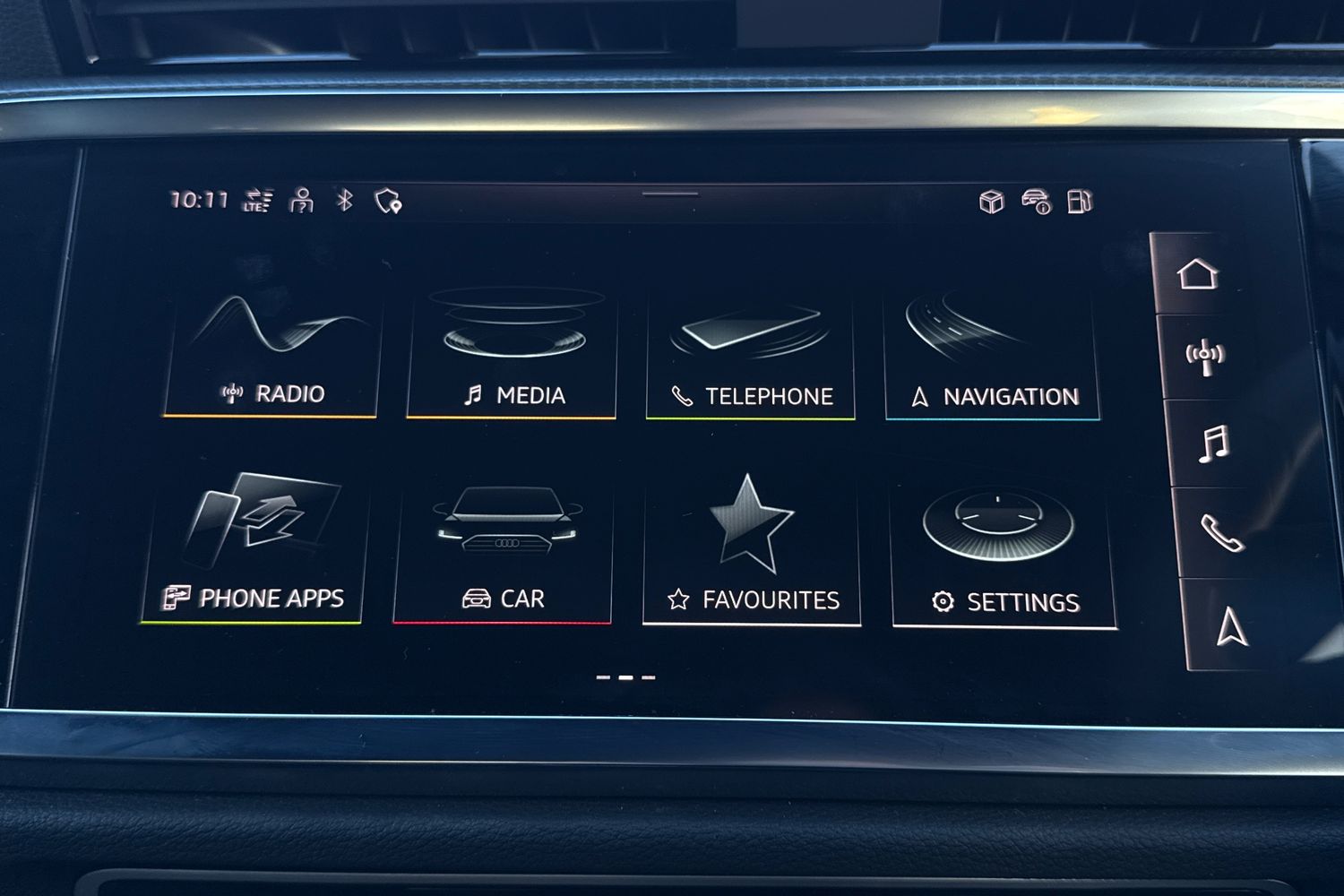This screenshot has height=896, width=1344.
Task: Open the fuel pump status icon
Action: click(1080, 202)
